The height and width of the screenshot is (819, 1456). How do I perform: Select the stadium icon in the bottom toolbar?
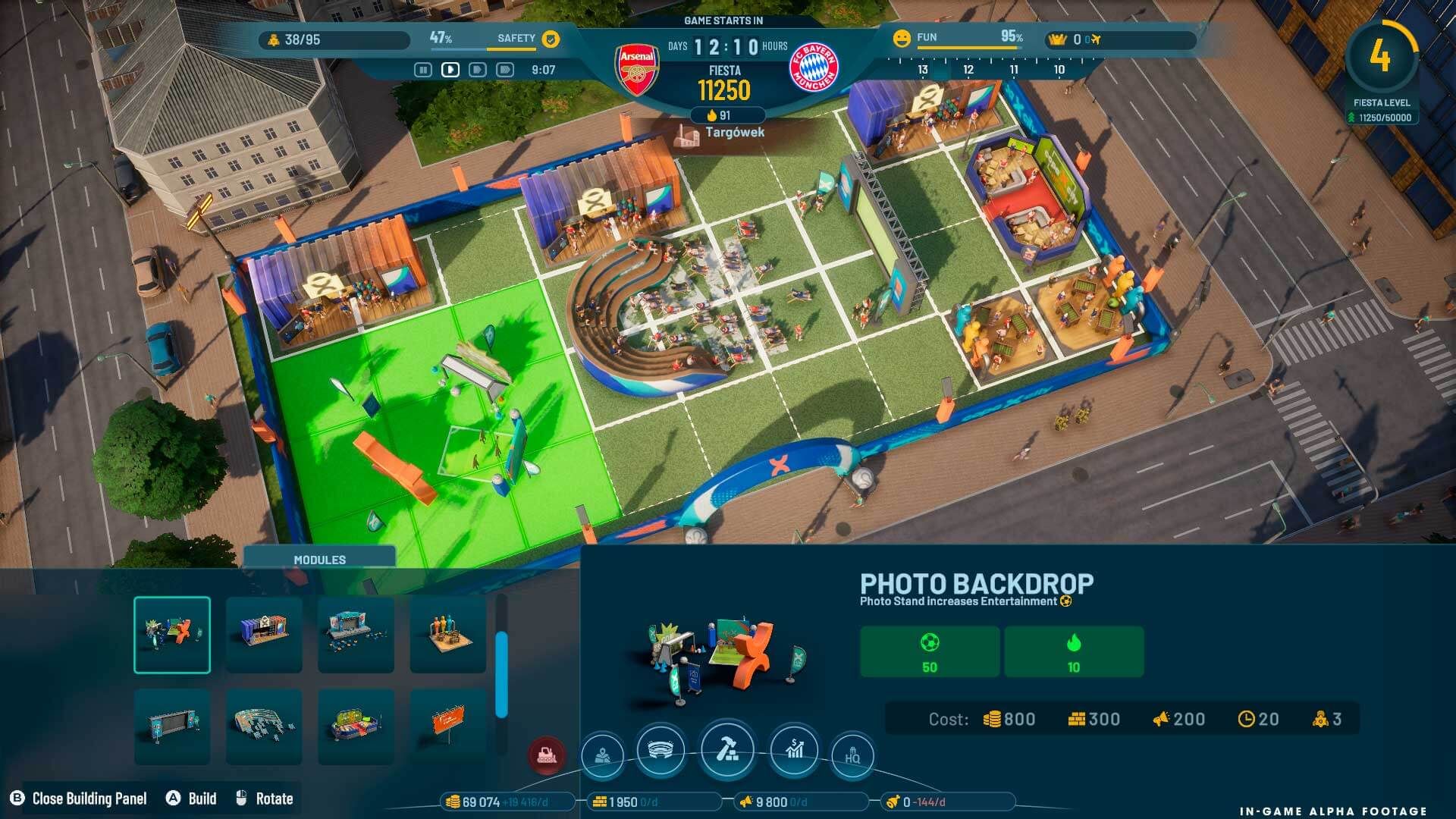click(661, 752)
